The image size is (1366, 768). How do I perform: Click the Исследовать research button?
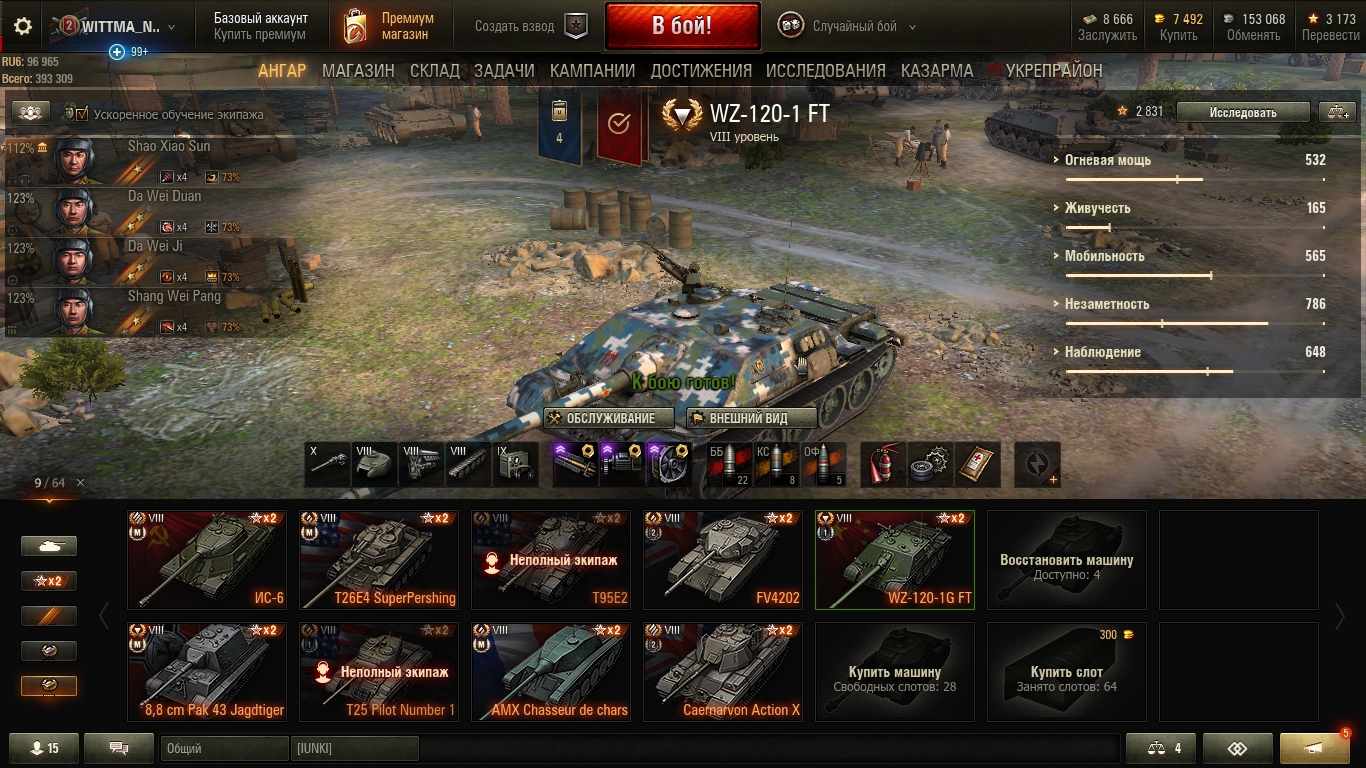tap(1242, 112)
